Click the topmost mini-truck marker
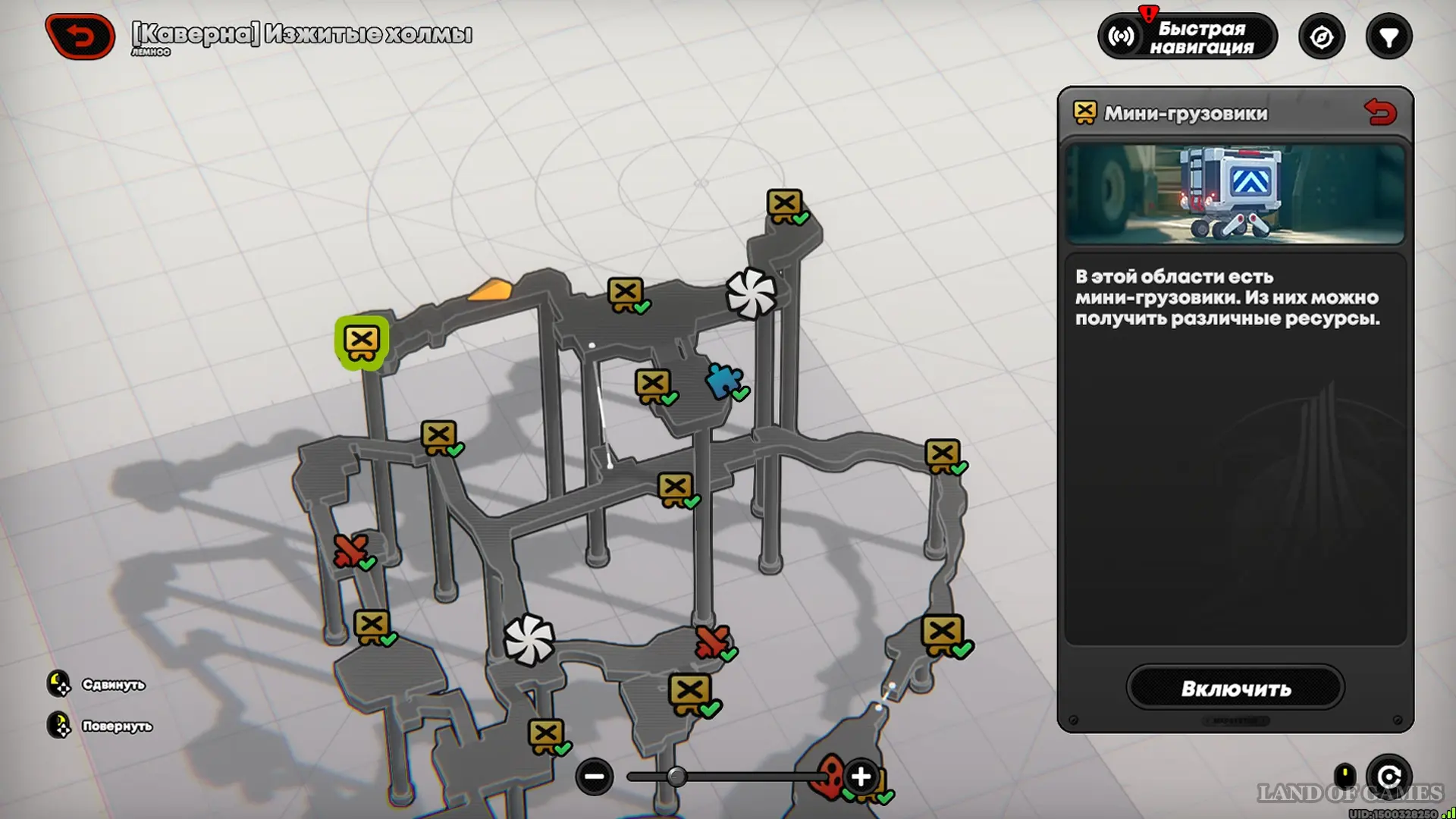This screenshot has height=819, width=1456. 784,205
